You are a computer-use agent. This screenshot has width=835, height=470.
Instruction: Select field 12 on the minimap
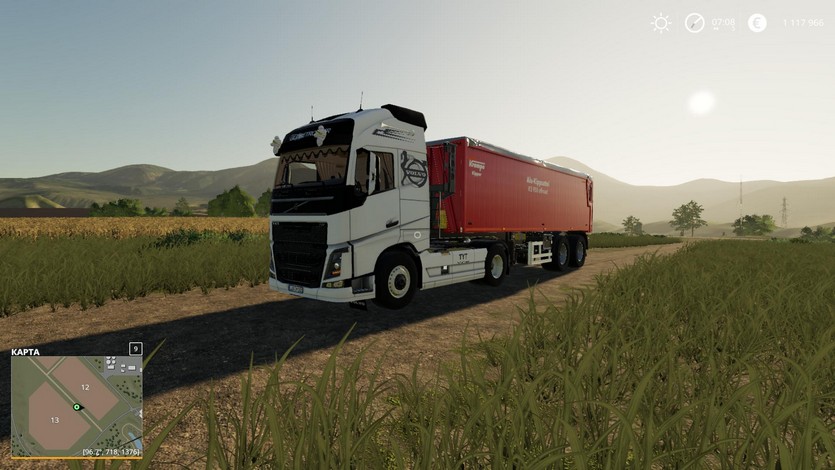coord(85,386)
